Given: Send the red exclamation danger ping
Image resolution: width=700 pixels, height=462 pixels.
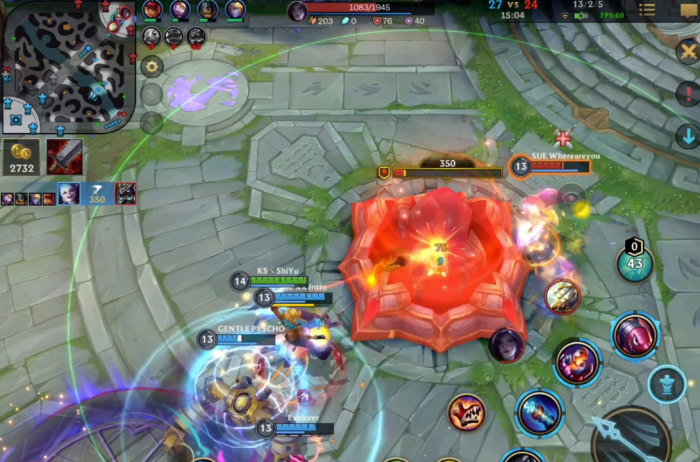Looking at the screenshot, I should [687, 94].
